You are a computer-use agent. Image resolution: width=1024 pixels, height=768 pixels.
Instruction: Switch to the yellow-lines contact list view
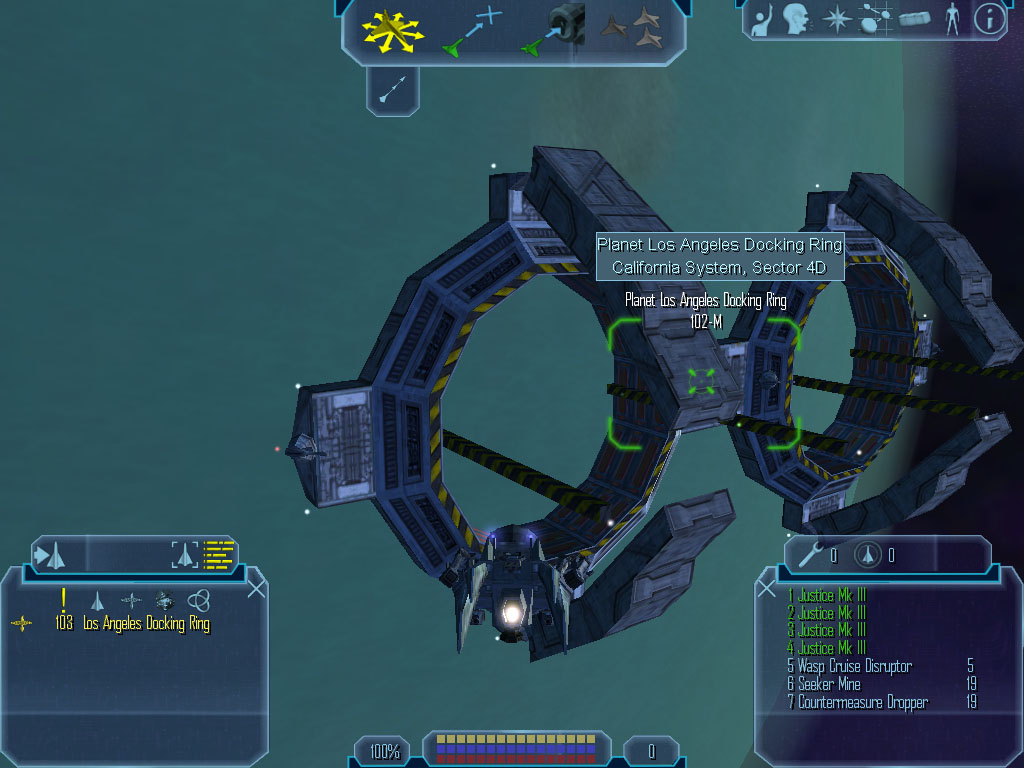(x=219, y=553)
